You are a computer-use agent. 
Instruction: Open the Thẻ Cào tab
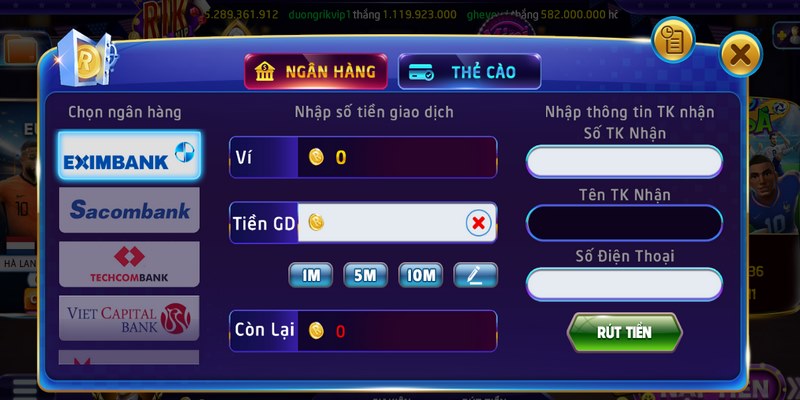coord(469,71)
